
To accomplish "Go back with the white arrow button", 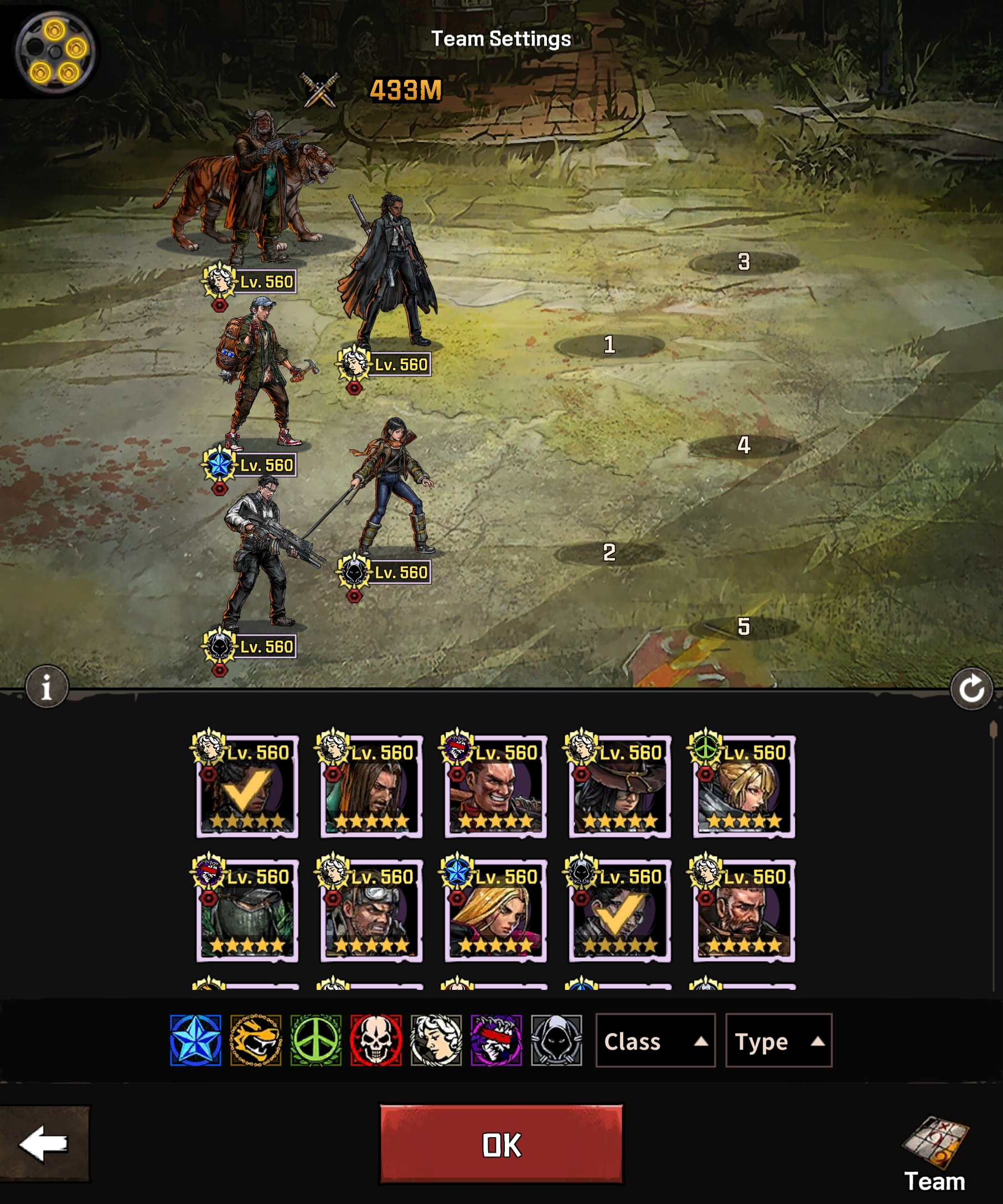I will [x=44, y=1144].
